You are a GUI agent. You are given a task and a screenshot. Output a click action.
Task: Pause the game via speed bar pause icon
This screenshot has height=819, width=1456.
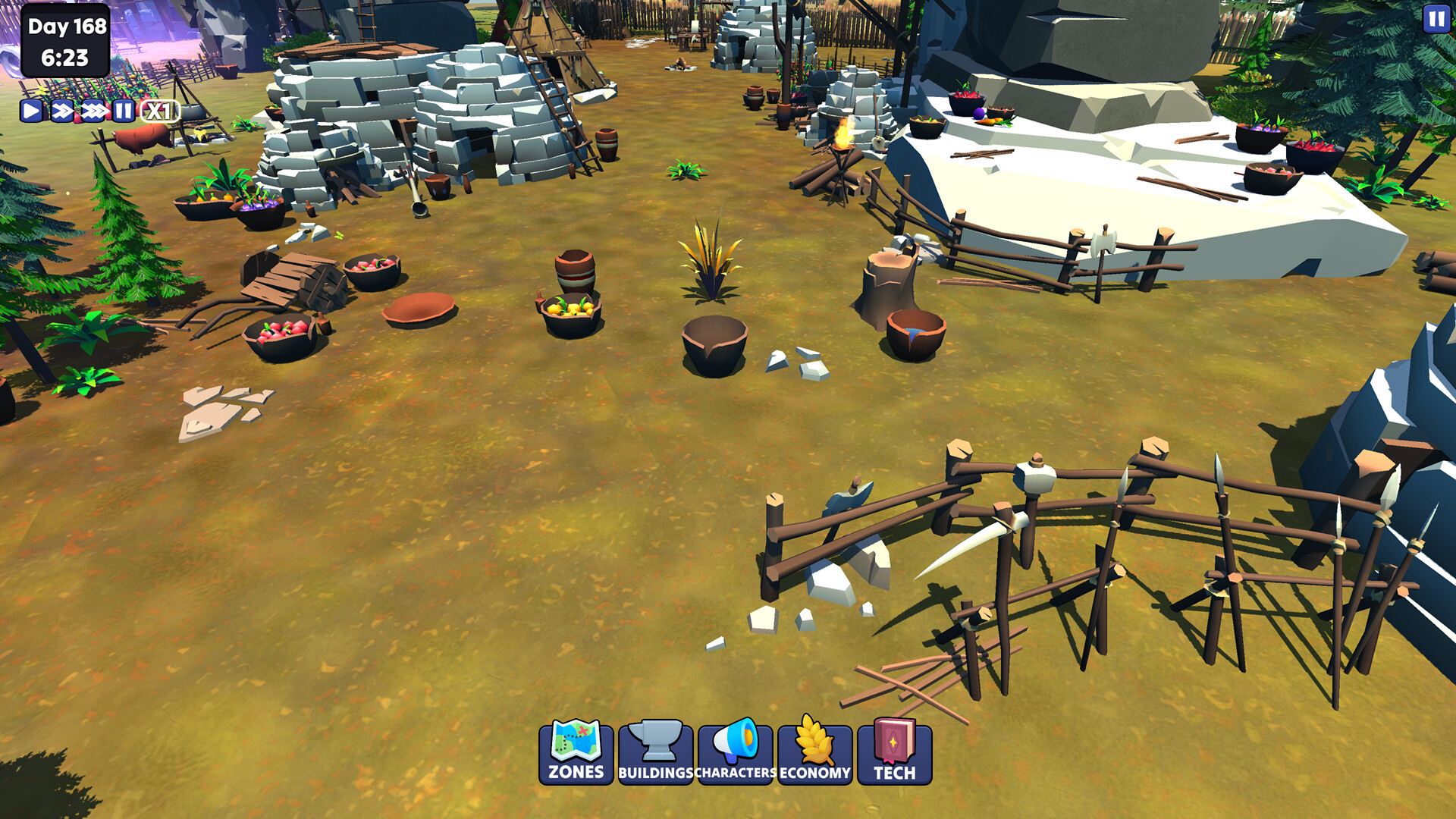pos(124,112)
